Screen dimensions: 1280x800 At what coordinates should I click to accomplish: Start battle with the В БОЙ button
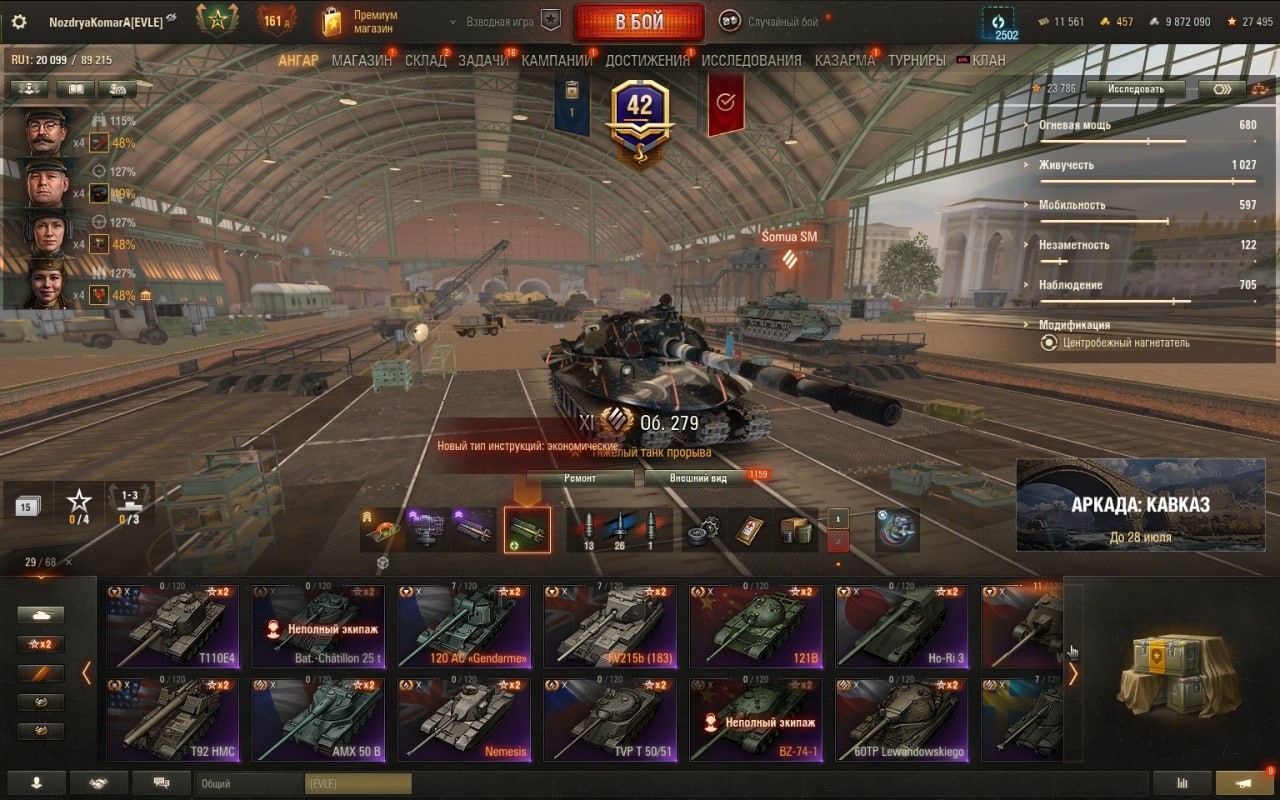(638, 22)
